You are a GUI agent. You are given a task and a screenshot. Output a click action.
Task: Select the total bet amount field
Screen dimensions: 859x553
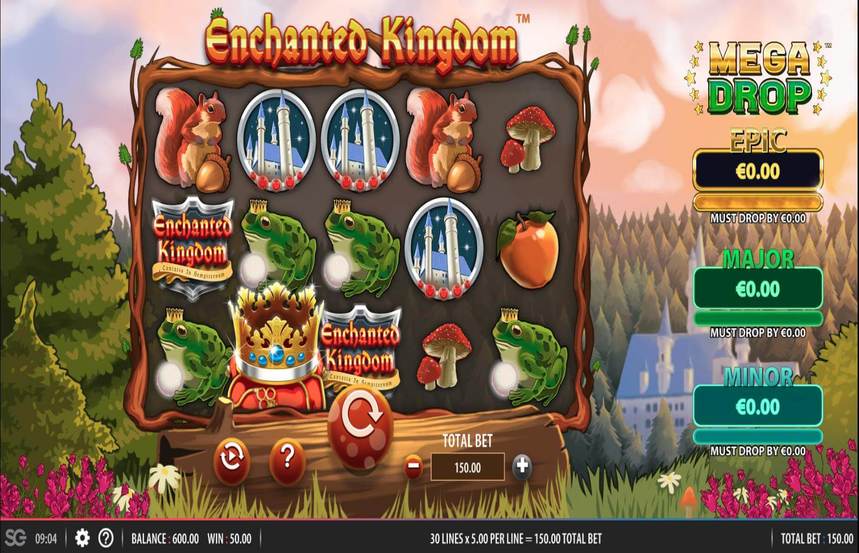467,467
